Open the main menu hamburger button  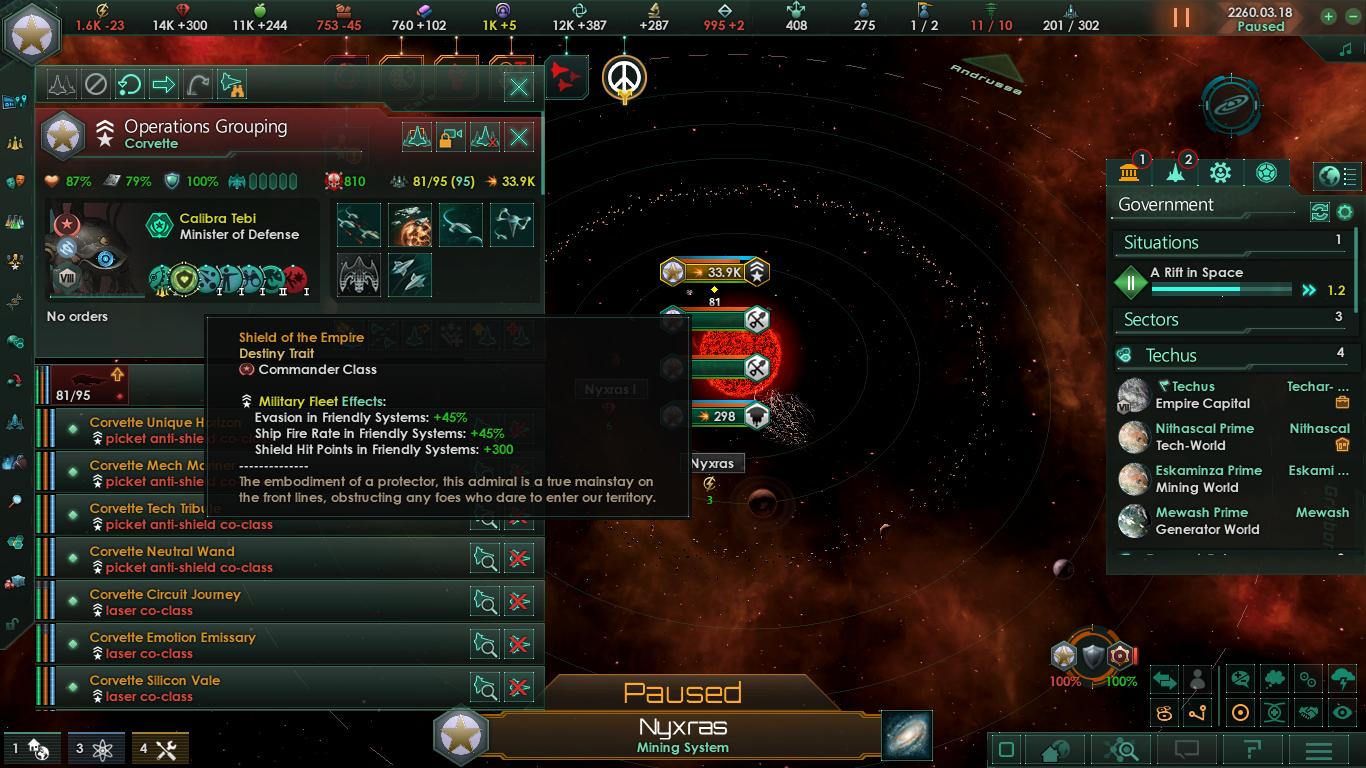tap(1319, 750)
